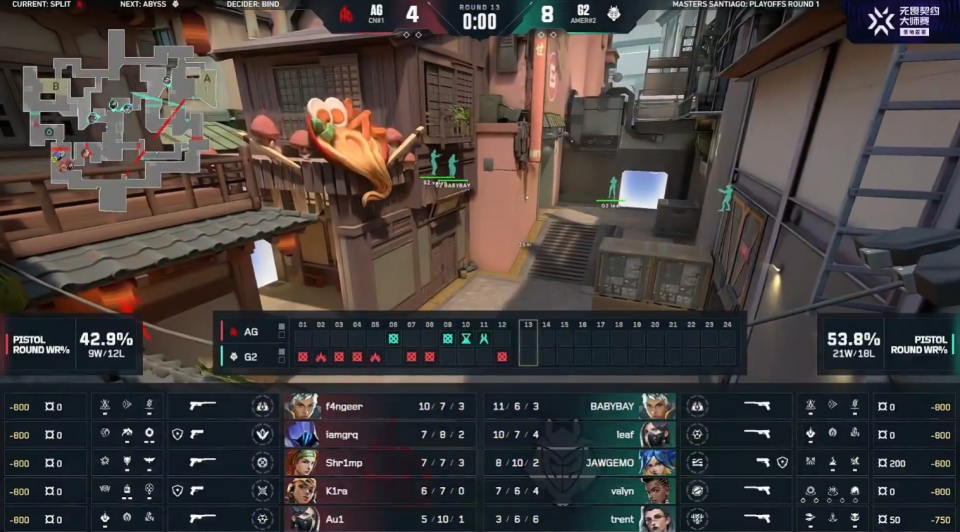
Task: Select BABYBAY's player row
Action: (580, 407)
